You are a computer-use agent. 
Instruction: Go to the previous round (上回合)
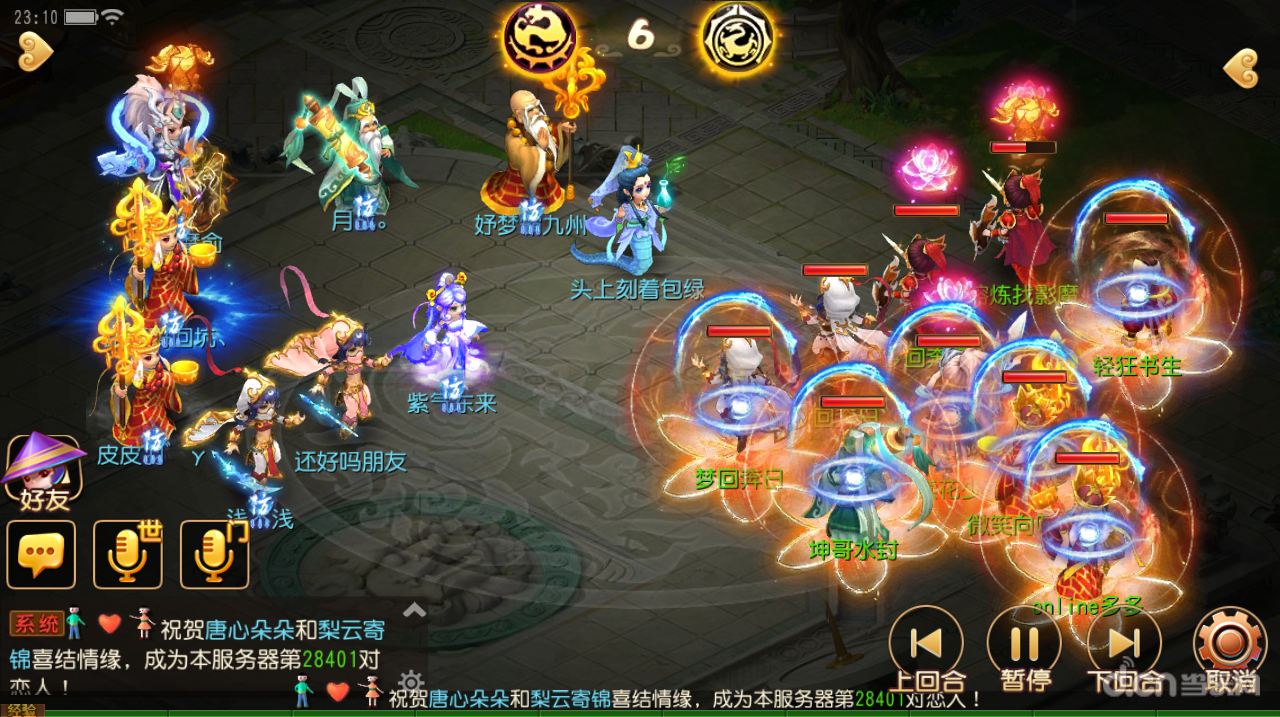pyautogui.click(x=926, y=644)
